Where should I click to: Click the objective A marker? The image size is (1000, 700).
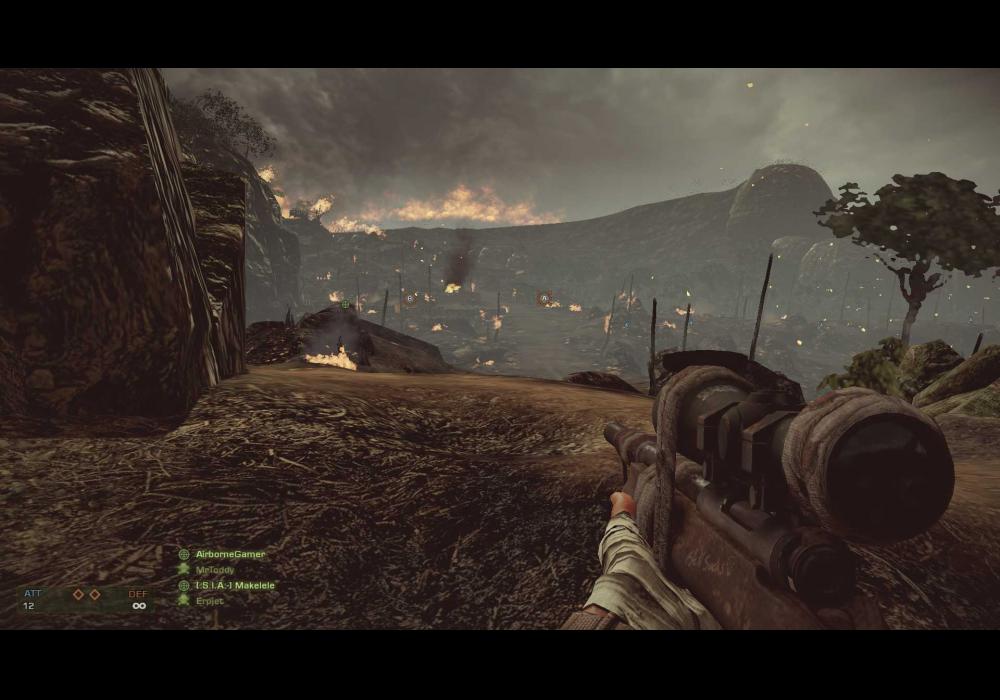[x=544, y=298]
